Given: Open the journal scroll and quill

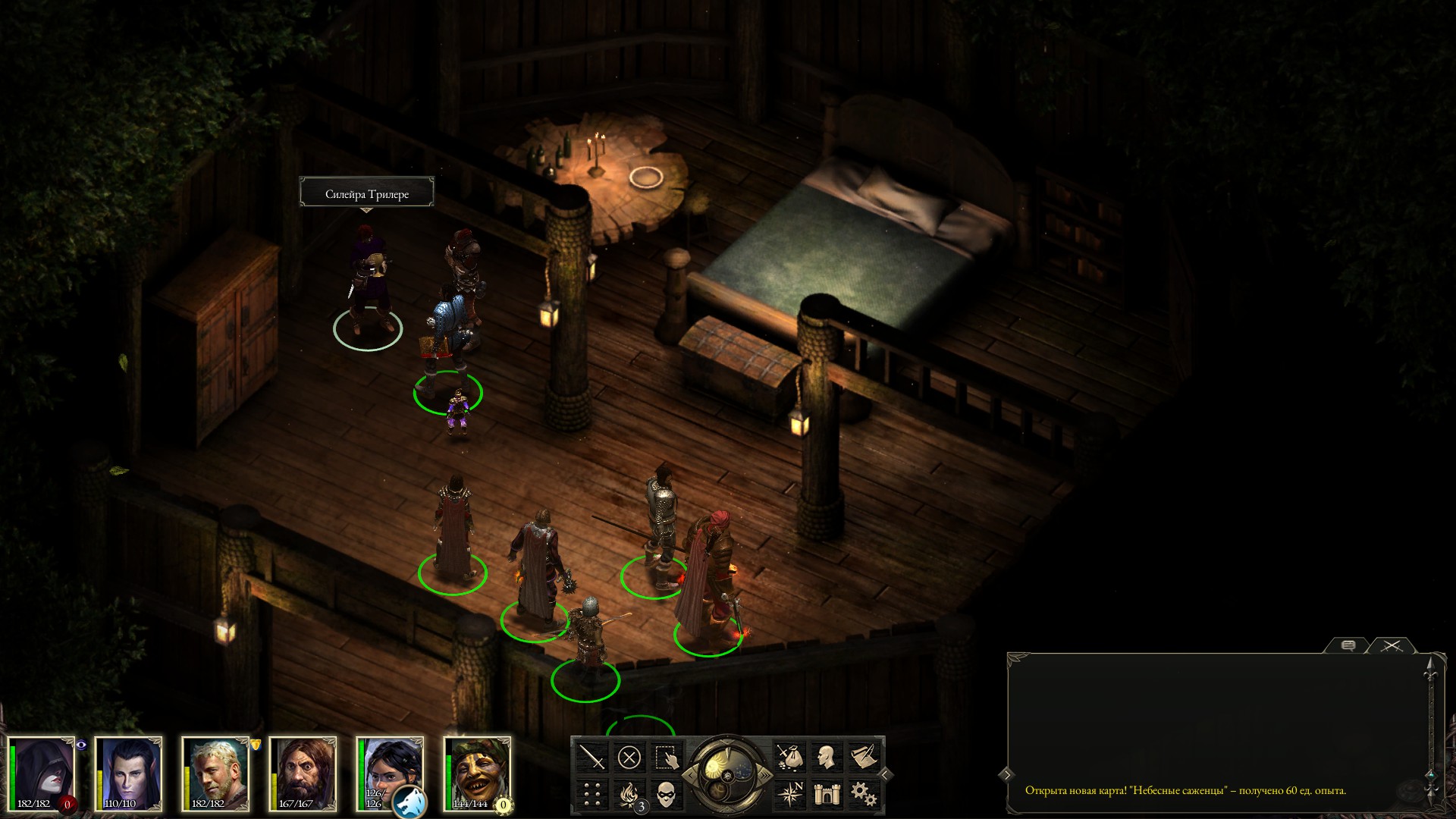Looking at the screenshot, I should click(863, 757).
